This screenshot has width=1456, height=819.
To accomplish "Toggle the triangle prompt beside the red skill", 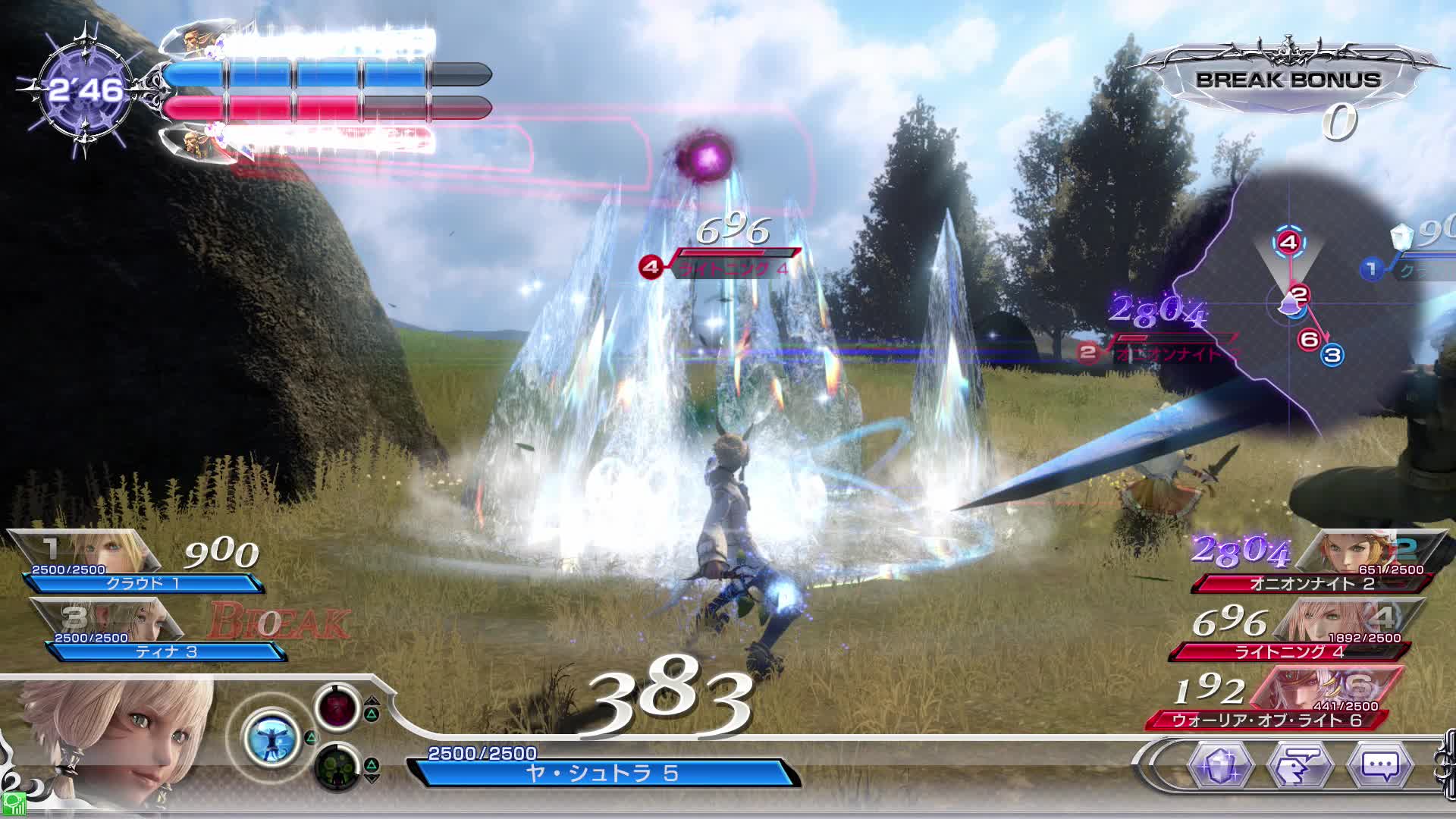I will click(372, 714).
